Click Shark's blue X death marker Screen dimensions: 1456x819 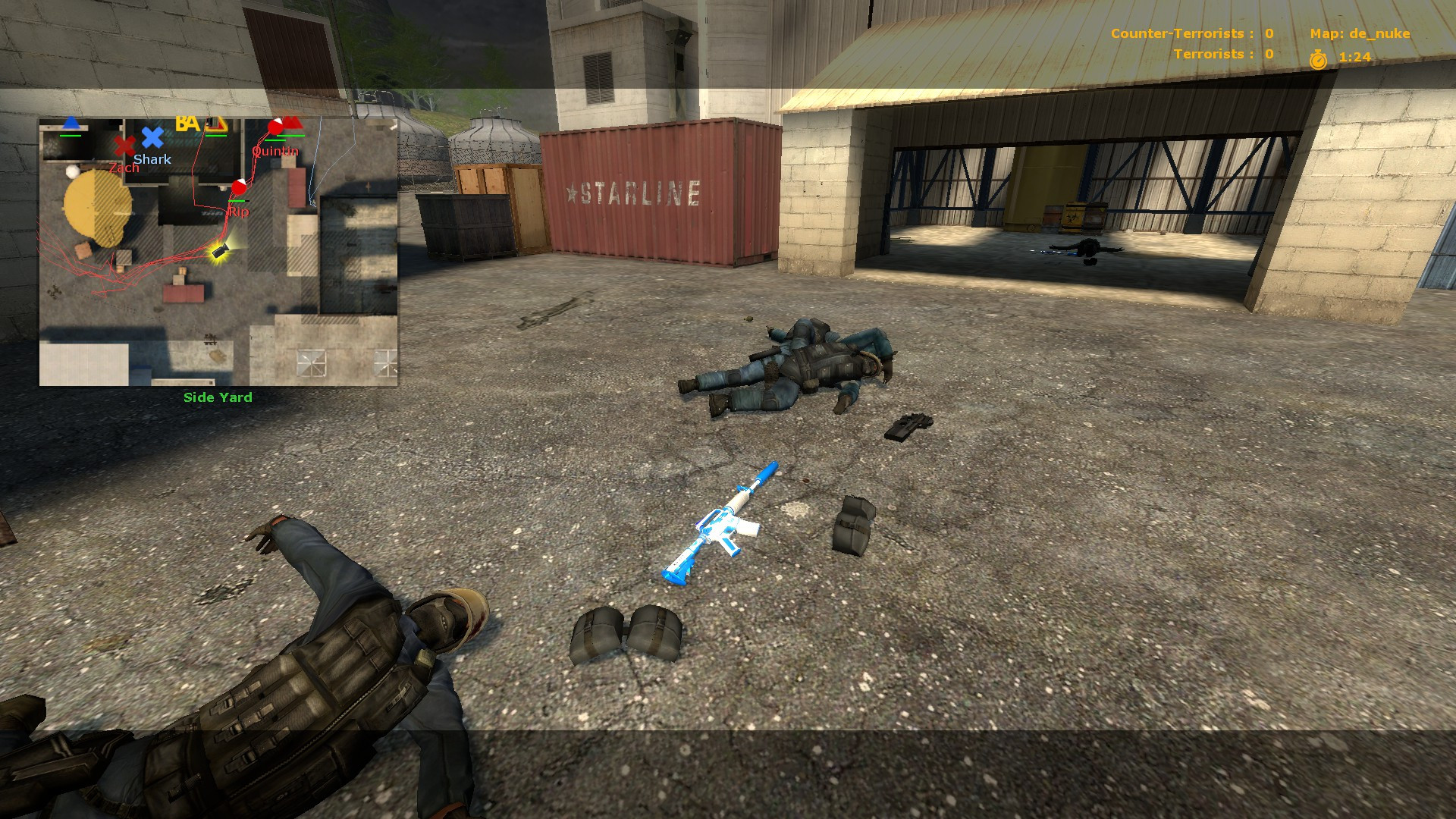(152, 137)
